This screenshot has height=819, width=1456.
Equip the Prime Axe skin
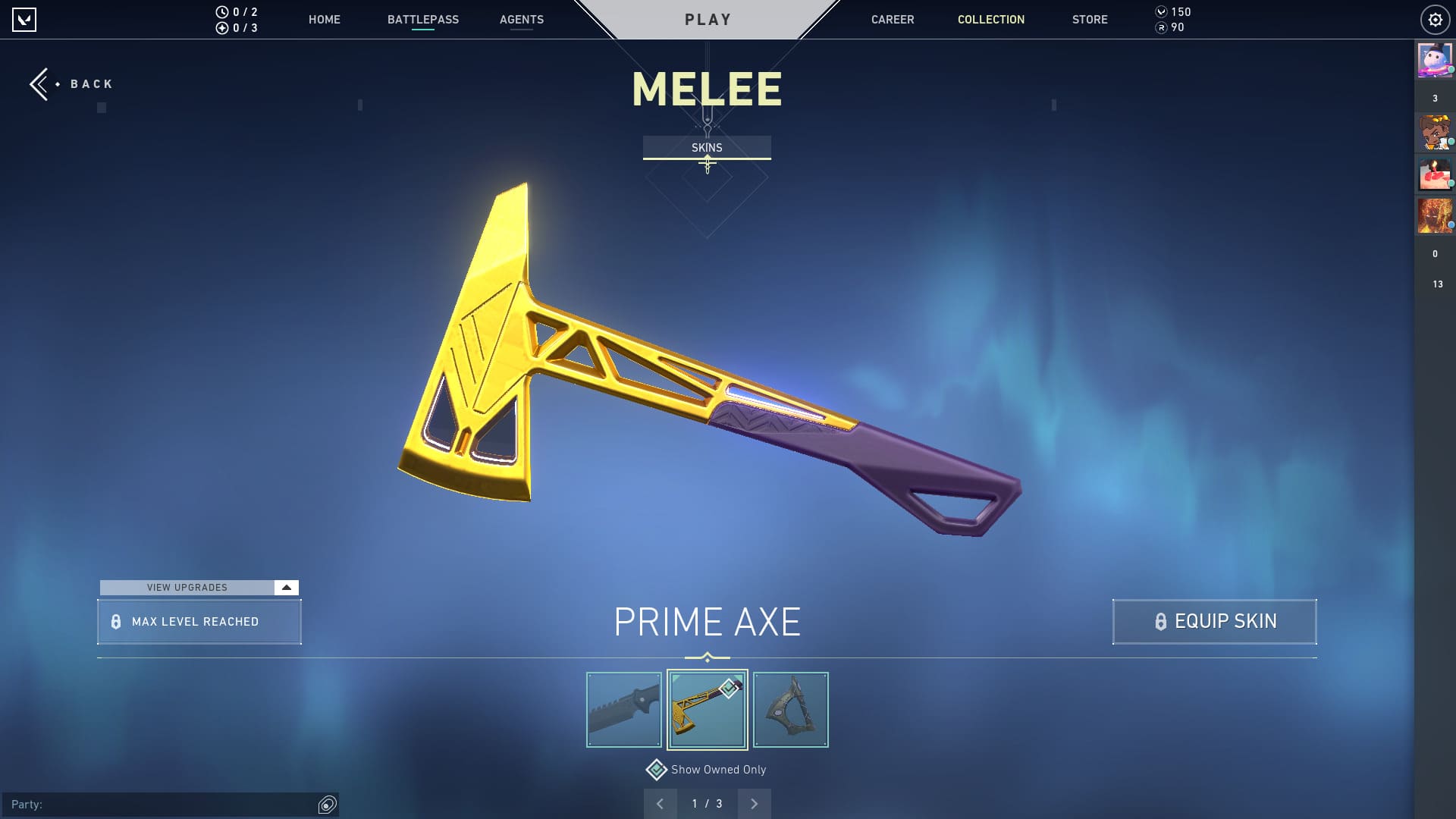coord(1214,622)
